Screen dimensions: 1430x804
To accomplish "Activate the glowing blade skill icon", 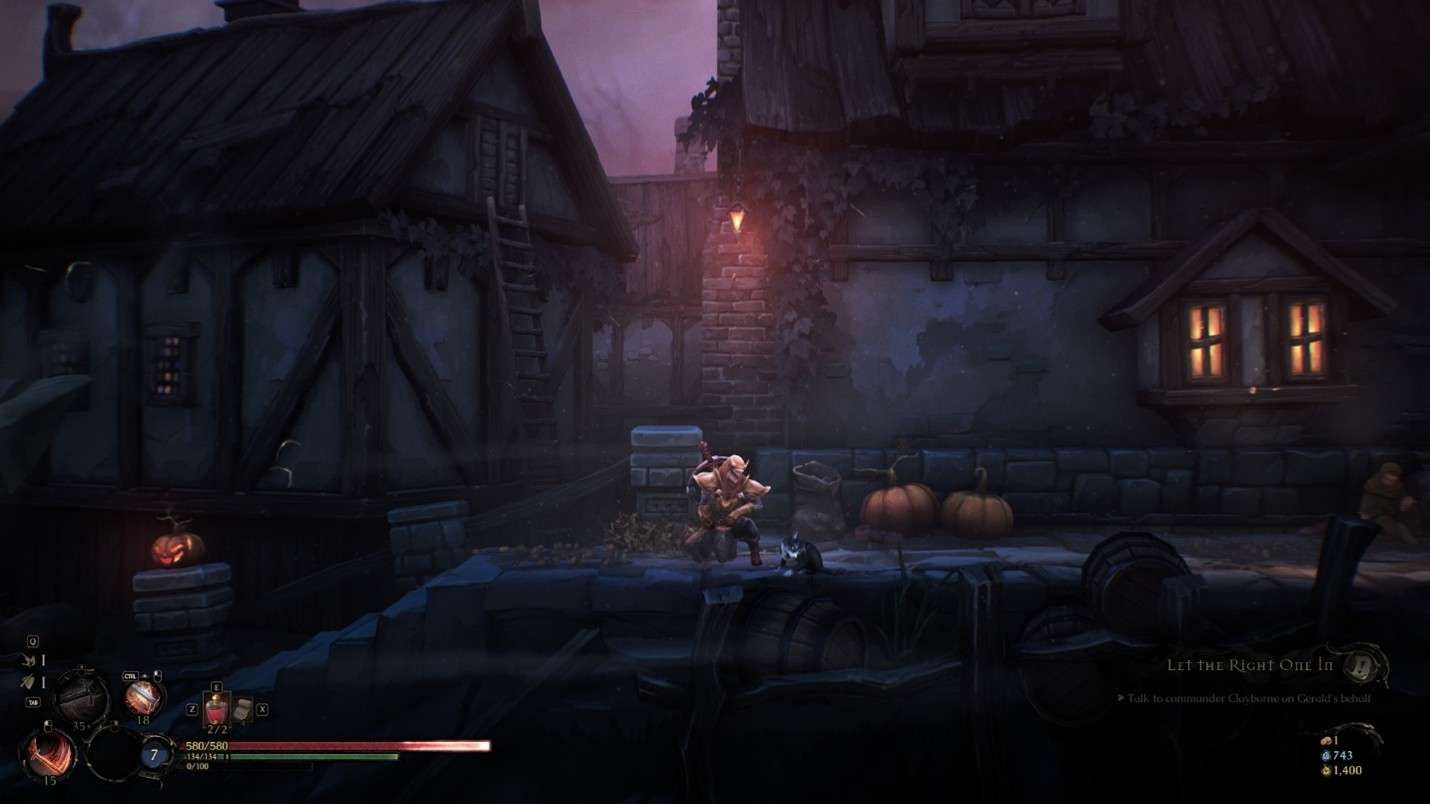I will 145,697.
